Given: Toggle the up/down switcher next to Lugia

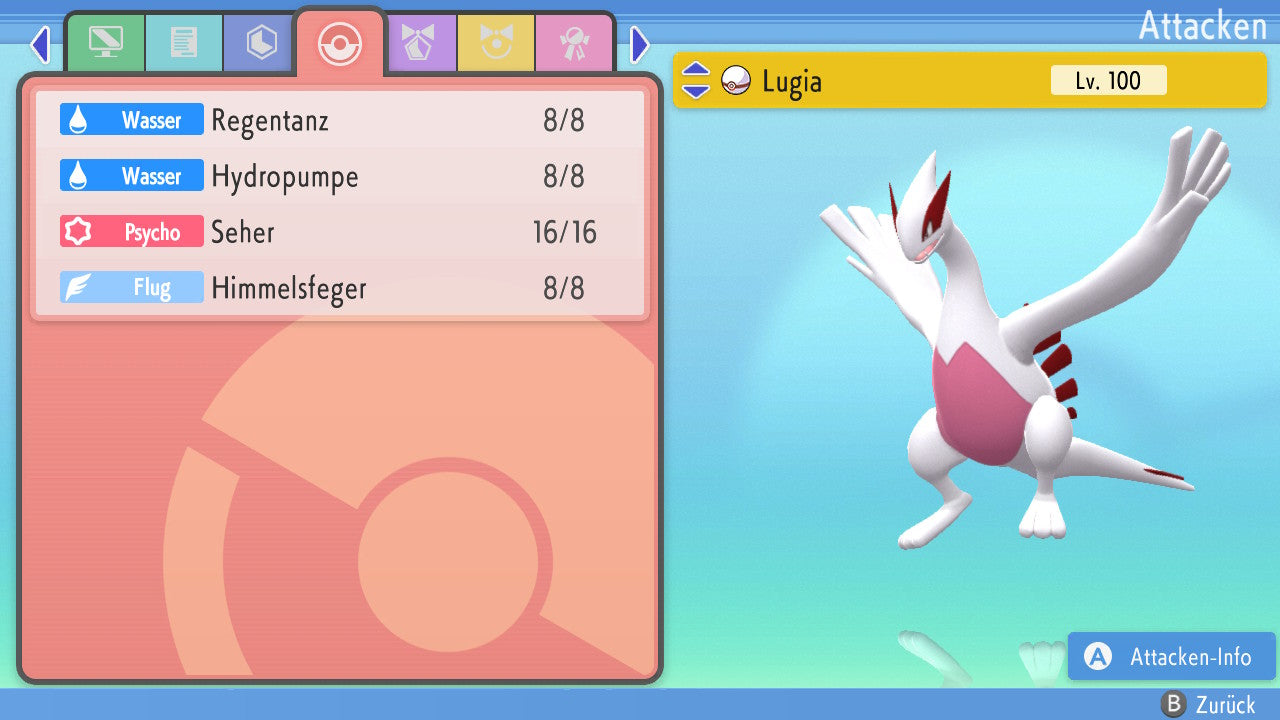Looking at the screenshot, I should click(696, 81).
